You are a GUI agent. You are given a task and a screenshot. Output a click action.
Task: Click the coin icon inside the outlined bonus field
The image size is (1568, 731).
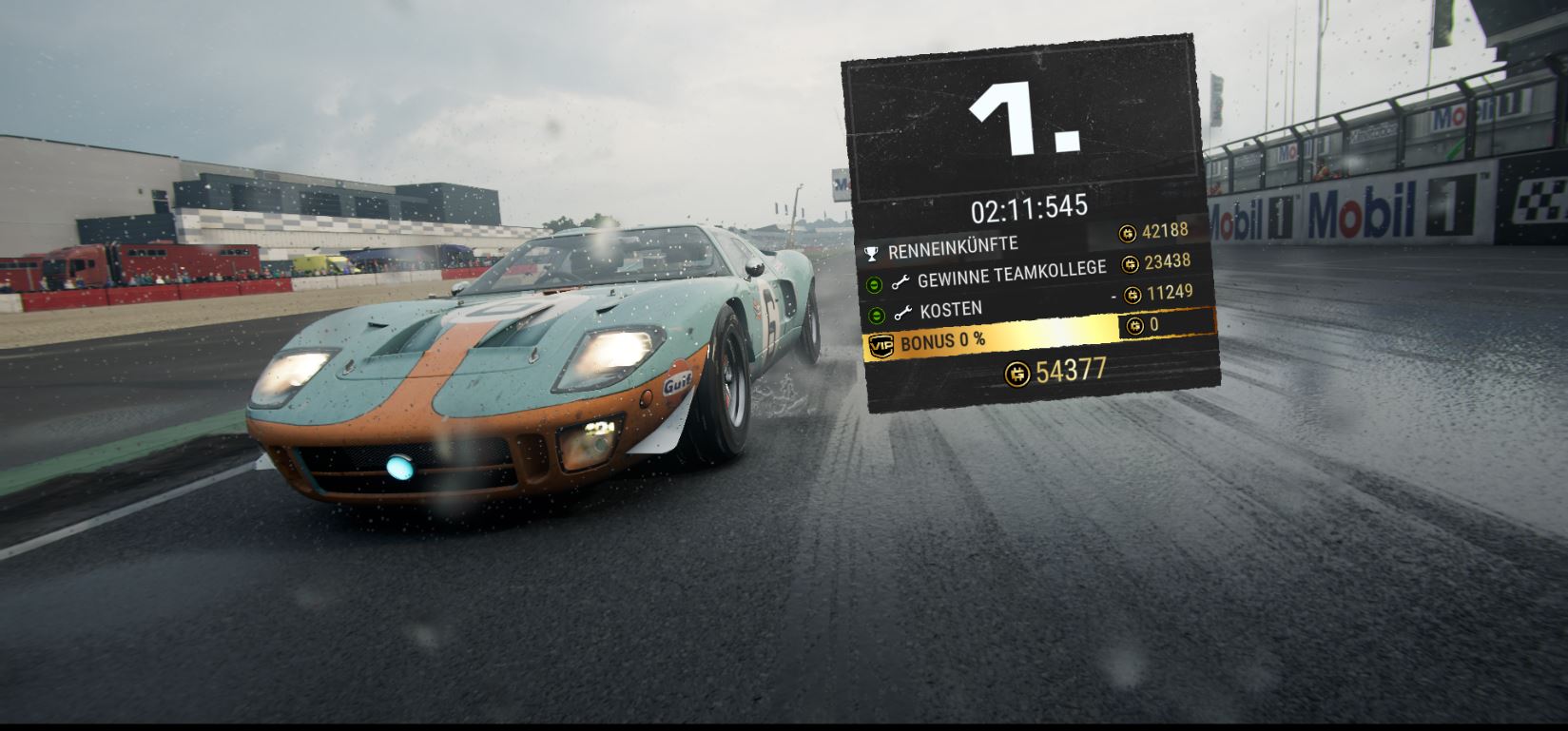[x=1135, y=325]
